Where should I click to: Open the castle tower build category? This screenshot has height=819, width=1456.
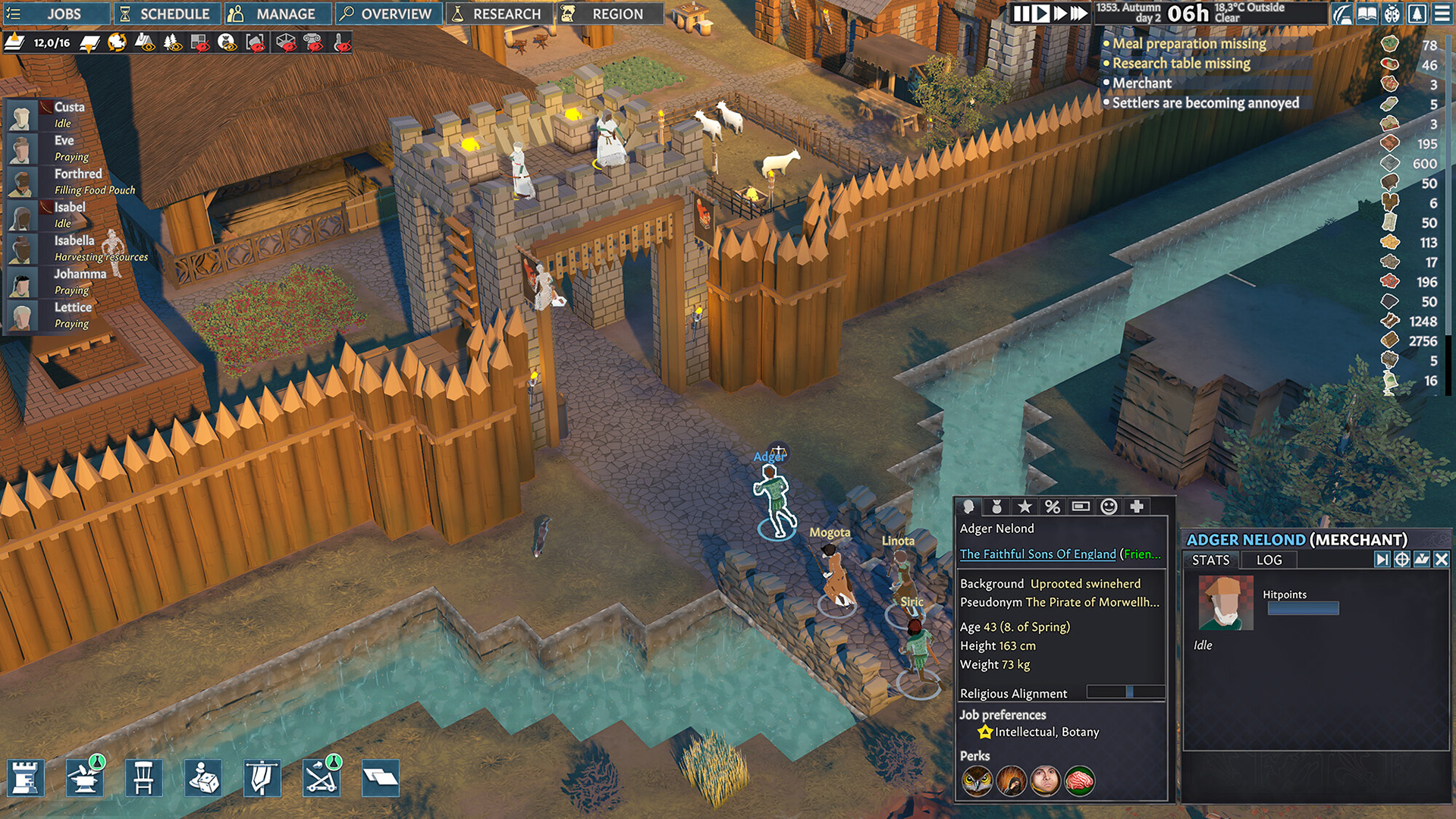click(26, 778)
